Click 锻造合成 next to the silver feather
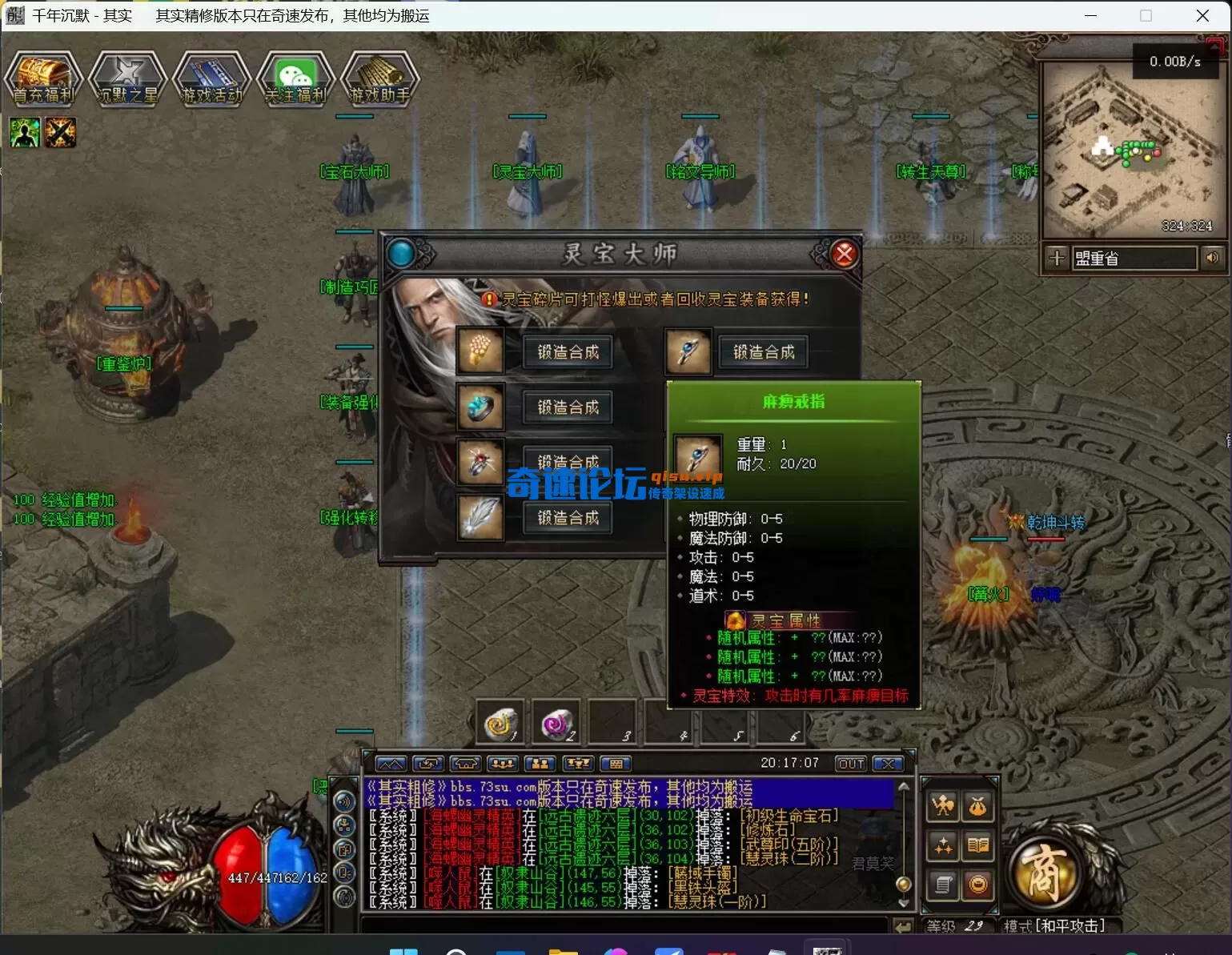Screen dimensions: 1232x955 pyautogui.click(x=568, y=518)
